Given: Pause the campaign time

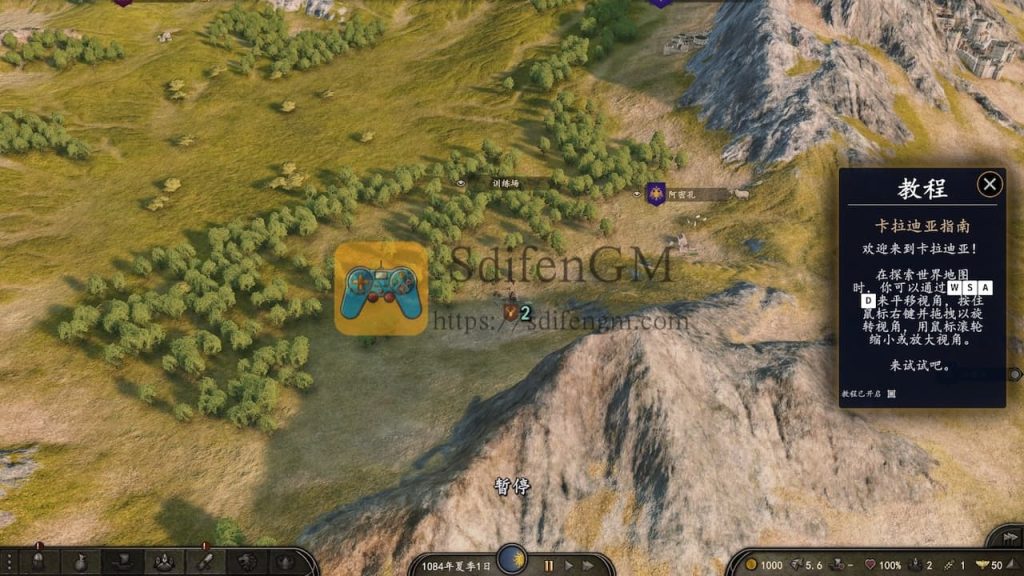Looking at the screenshot, I should pos(548,566).
